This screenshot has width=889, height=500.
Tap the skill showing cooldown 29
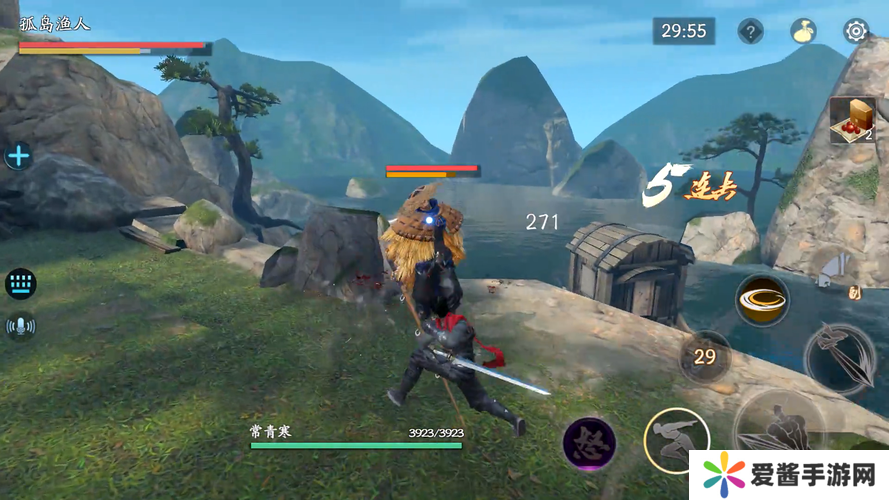pos(705,356)
